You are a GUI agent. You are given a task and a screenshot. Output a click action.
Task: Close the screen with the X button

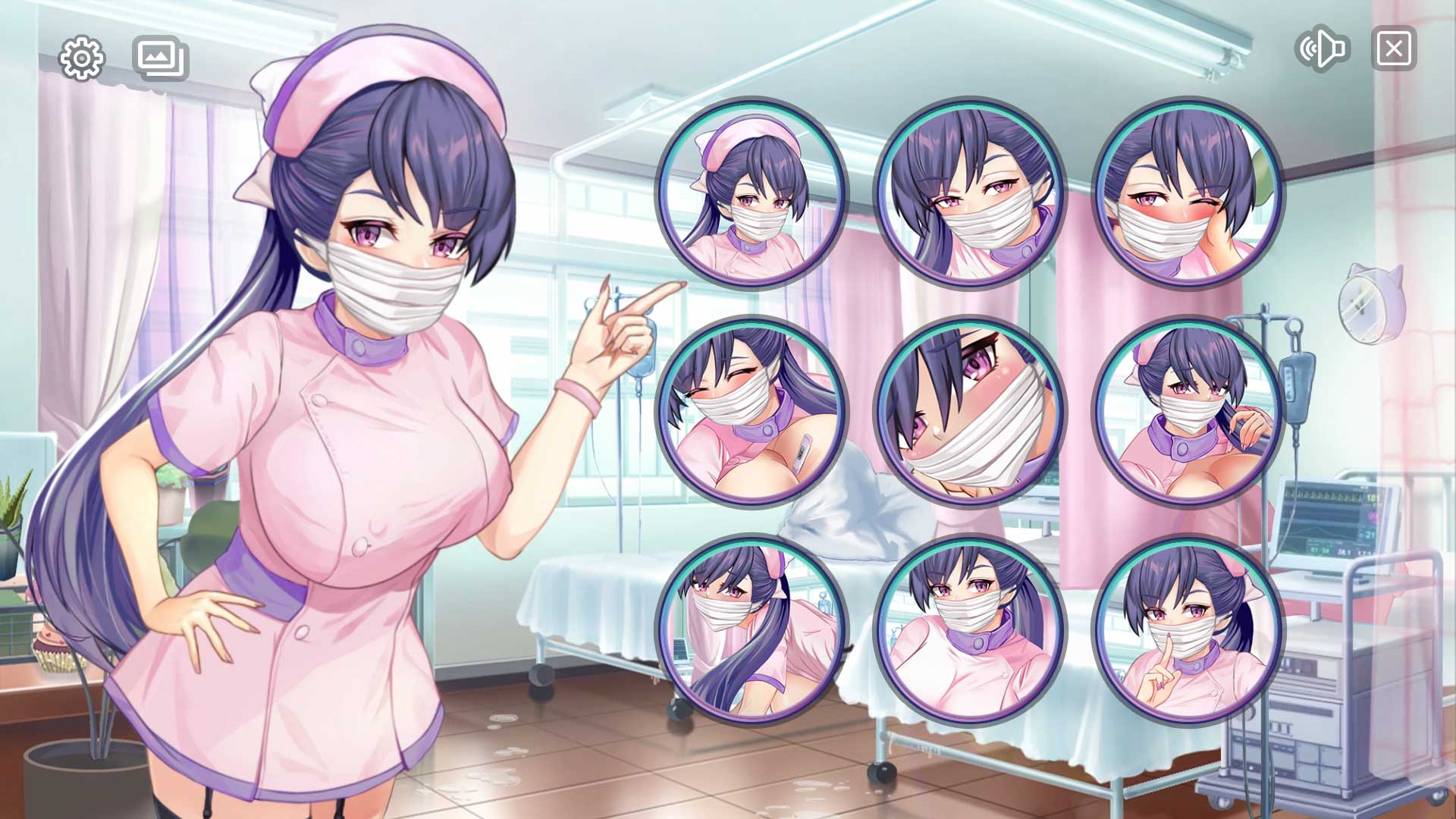pos(1394,49)
